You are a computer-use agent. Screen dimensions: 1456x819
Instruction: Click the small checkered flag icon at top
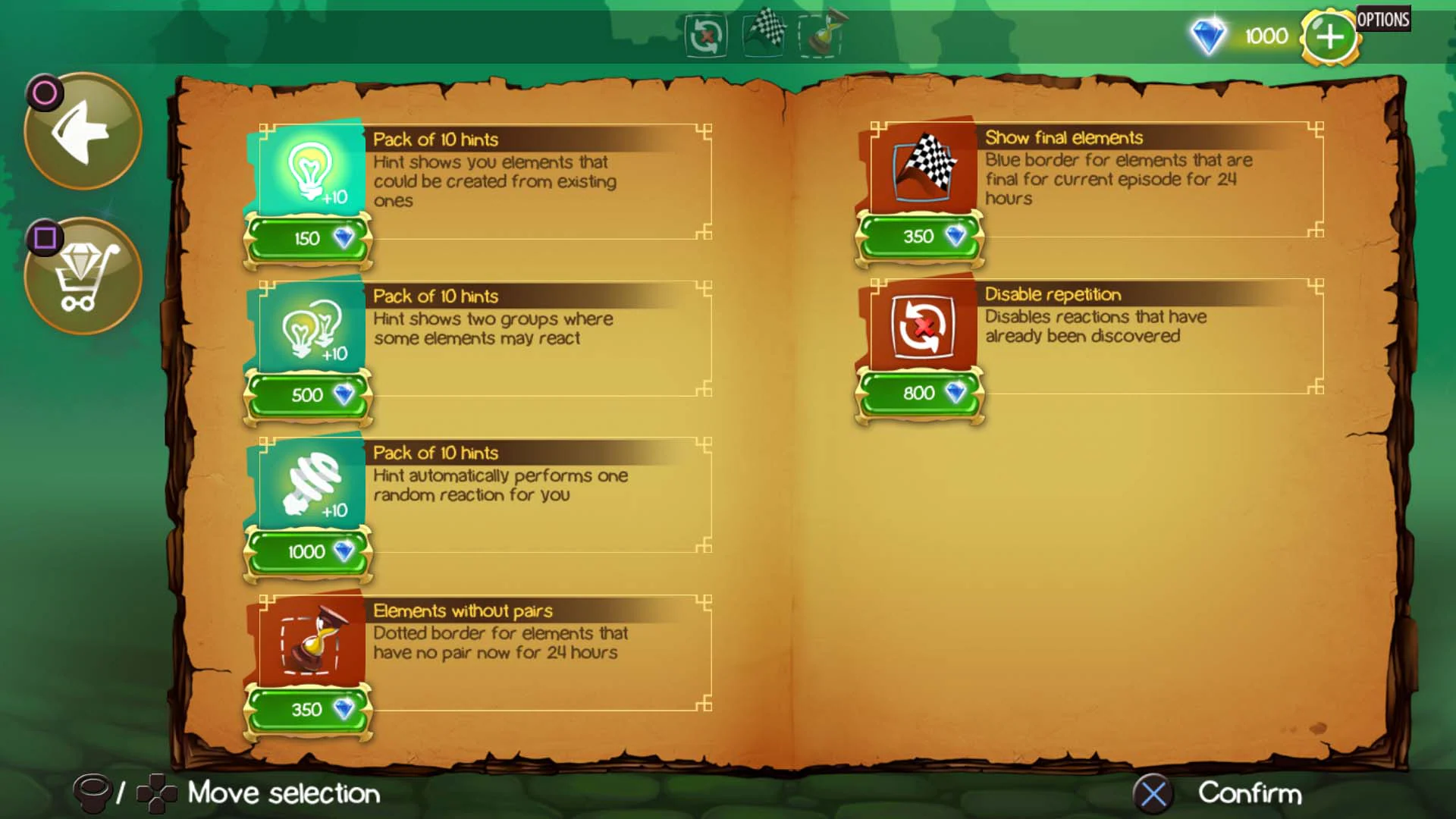(764, 34)
